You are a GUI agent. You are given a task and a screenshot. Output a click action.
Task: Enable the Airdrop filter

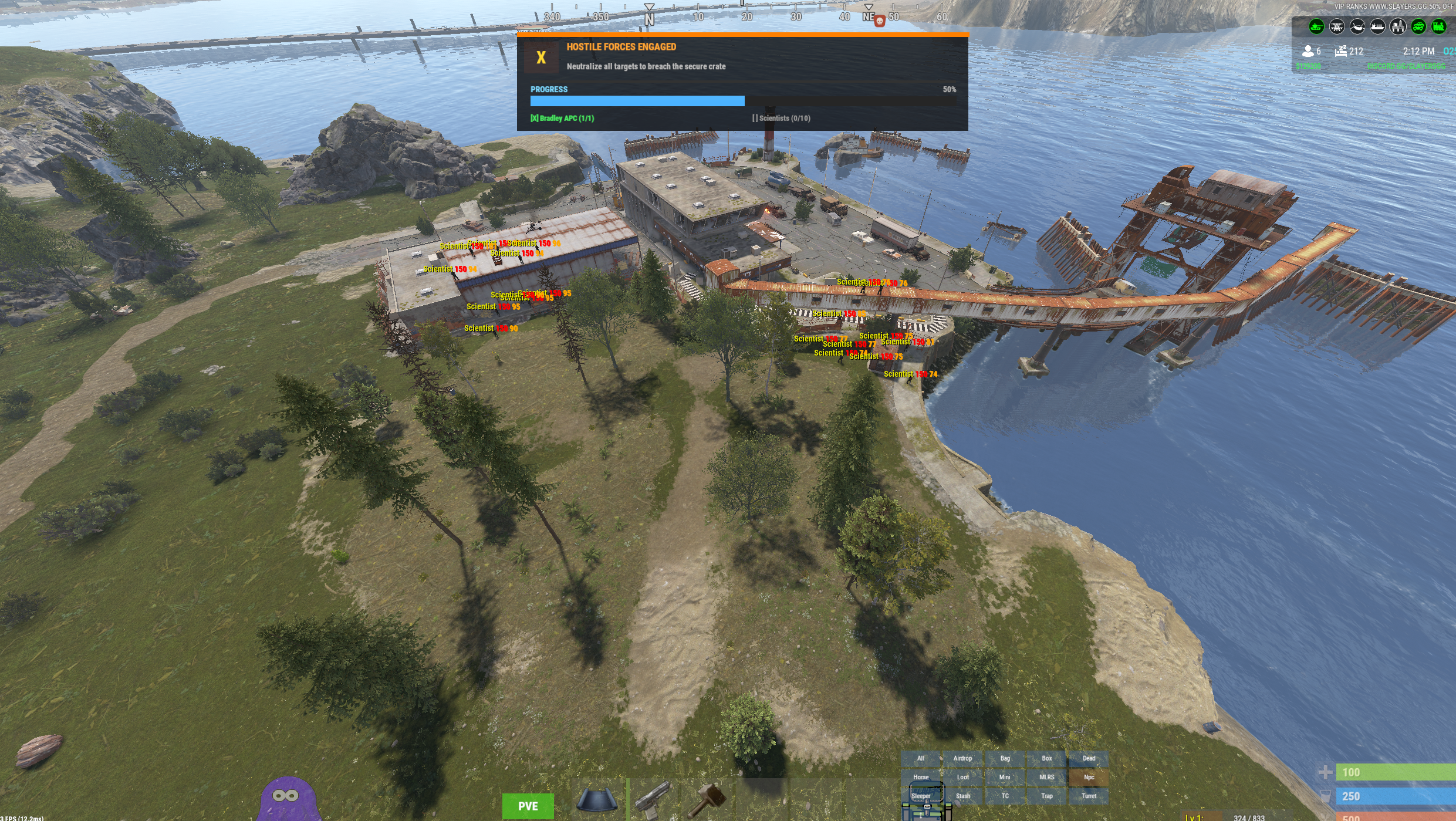[x=962, y=758]
